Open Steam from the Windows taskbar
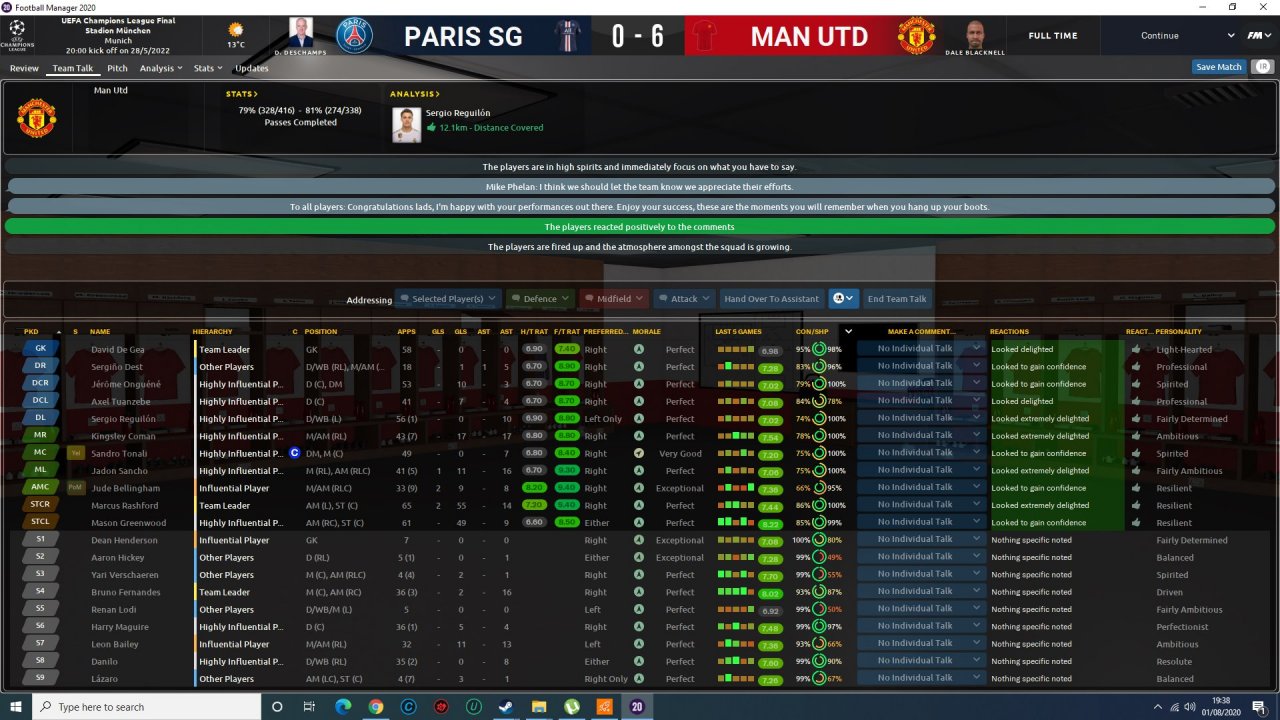Screen dimensions: 1280x720 coord(506,707)
